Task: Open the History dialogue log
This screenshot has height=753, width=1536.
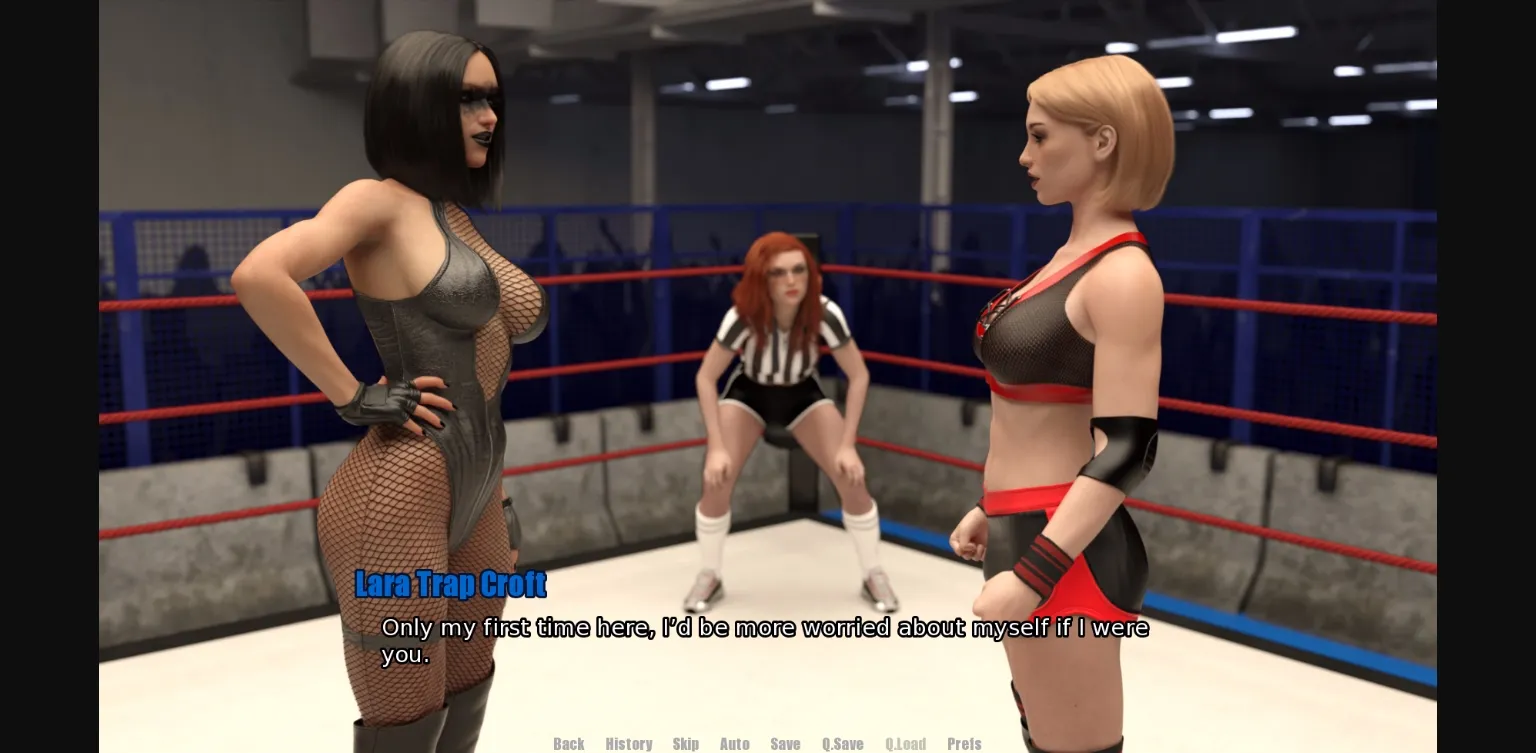Action: pos(629,744)
